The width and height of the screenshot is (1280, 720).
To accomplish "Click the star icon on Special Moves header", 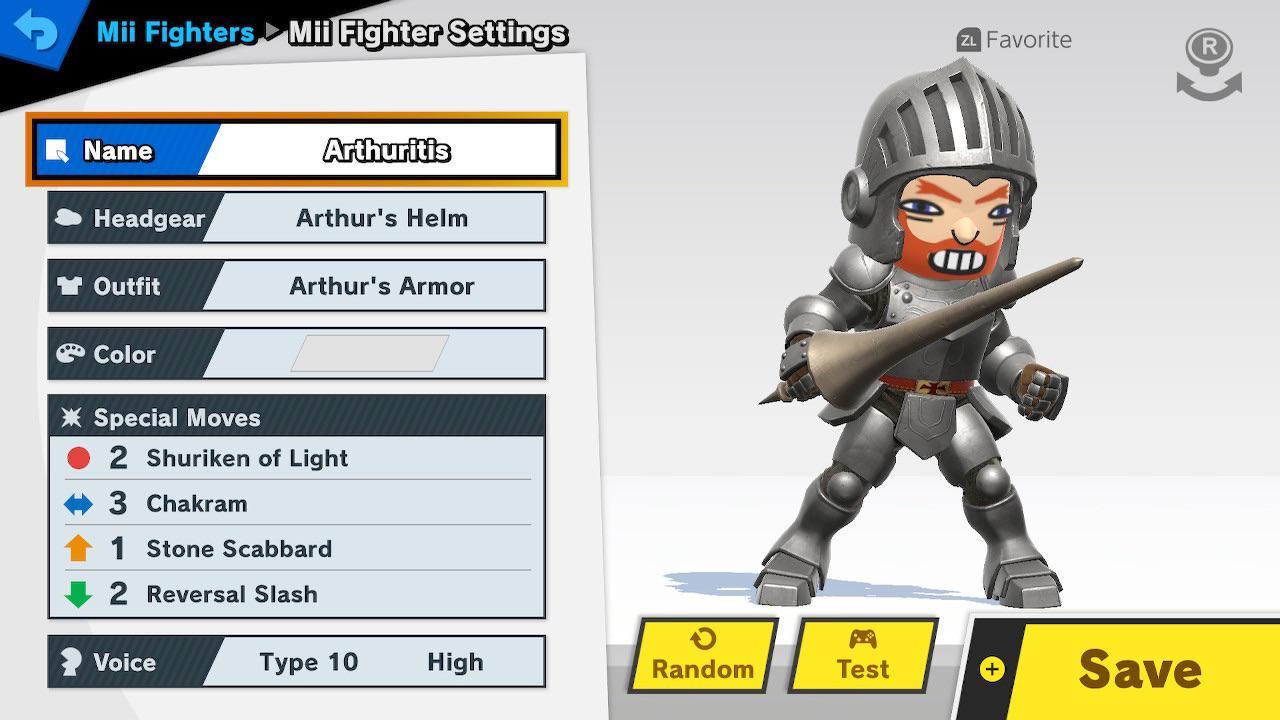I will [x=74, y=417].
